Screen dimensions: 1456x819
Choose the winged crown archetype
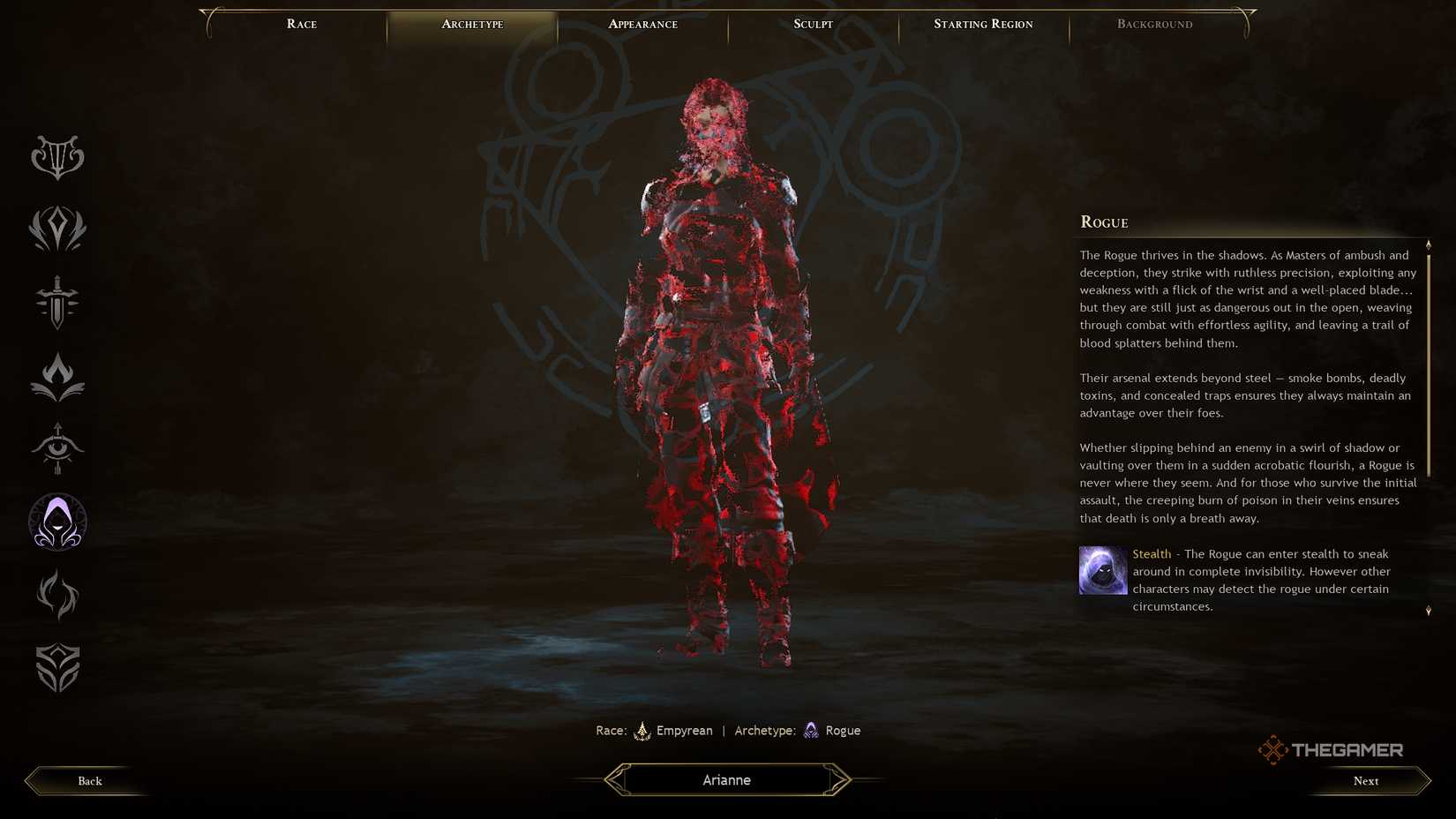[56, 230]
